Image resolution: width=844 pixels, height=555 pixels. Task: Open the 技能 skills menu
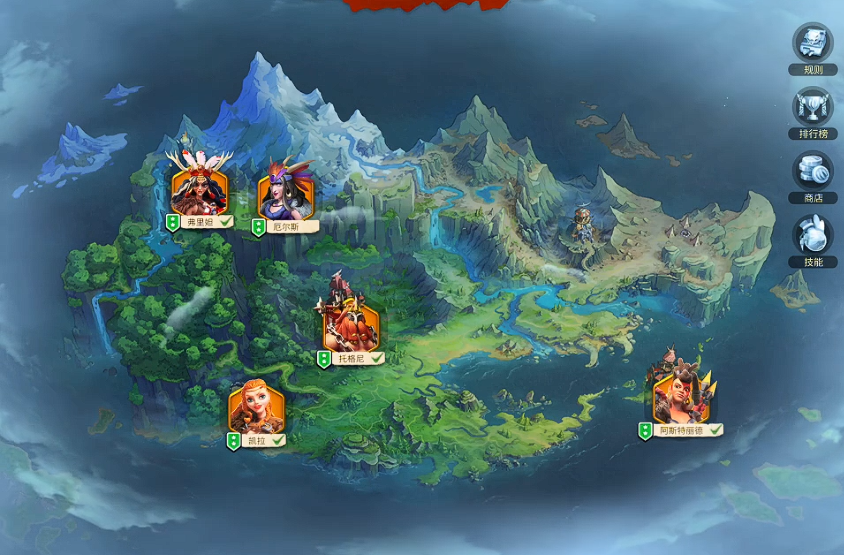tap(812, 237)
